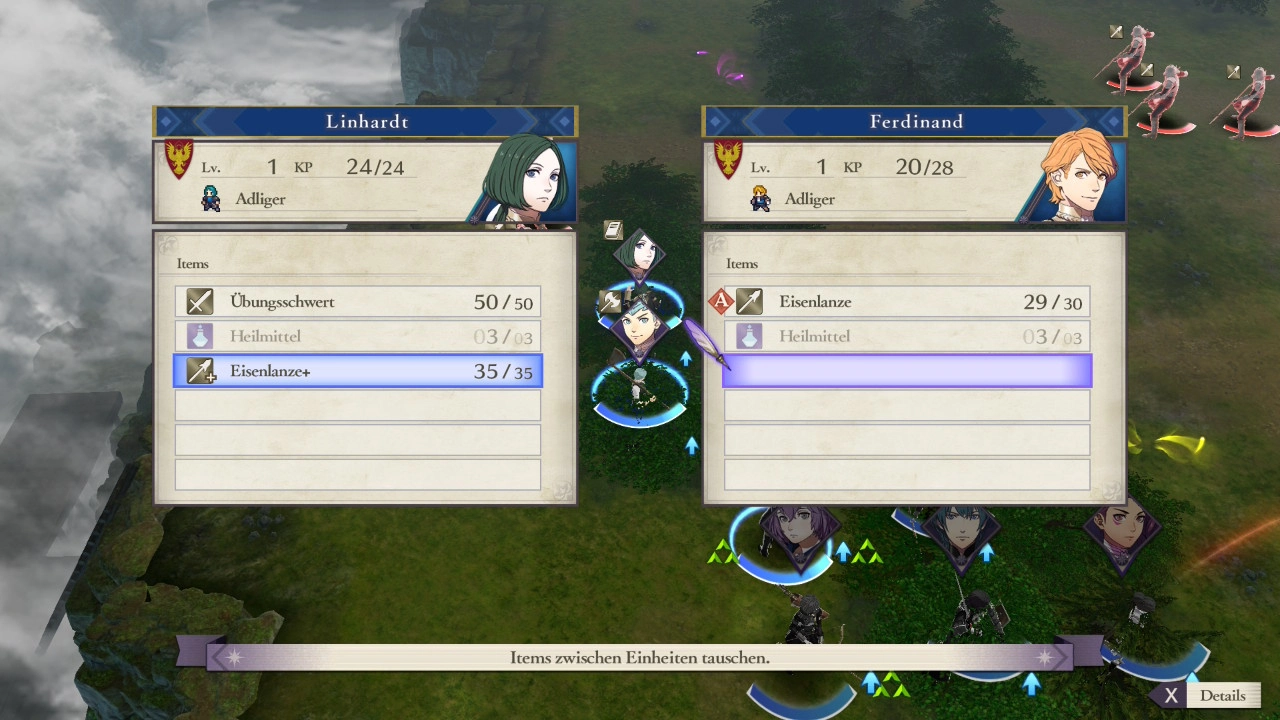Select Ferdinand's Heilmittel item row

(x=907, y=337)
